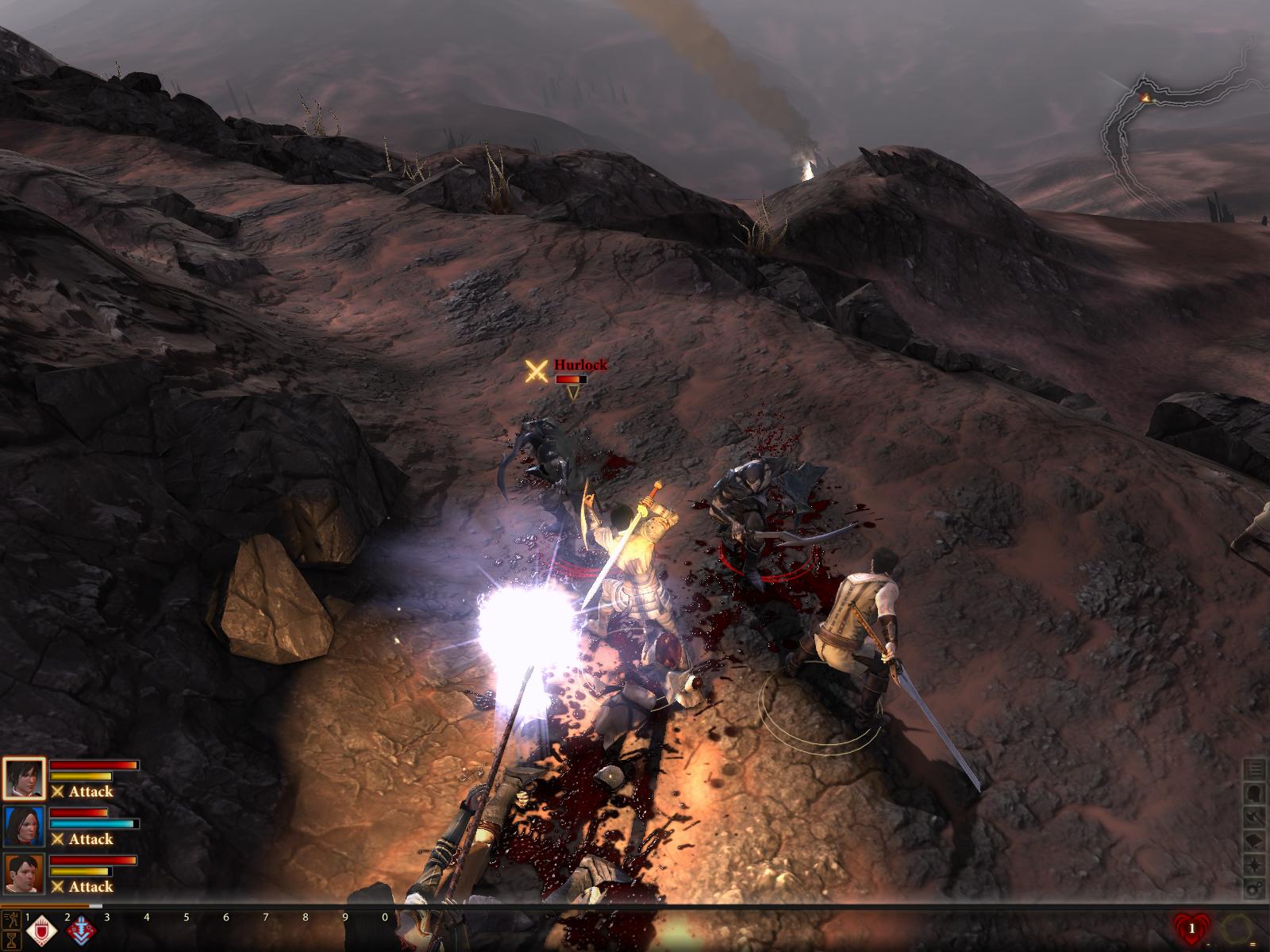
Task: Open the character sheet head silhouette icon
Action: point(1255,792)
